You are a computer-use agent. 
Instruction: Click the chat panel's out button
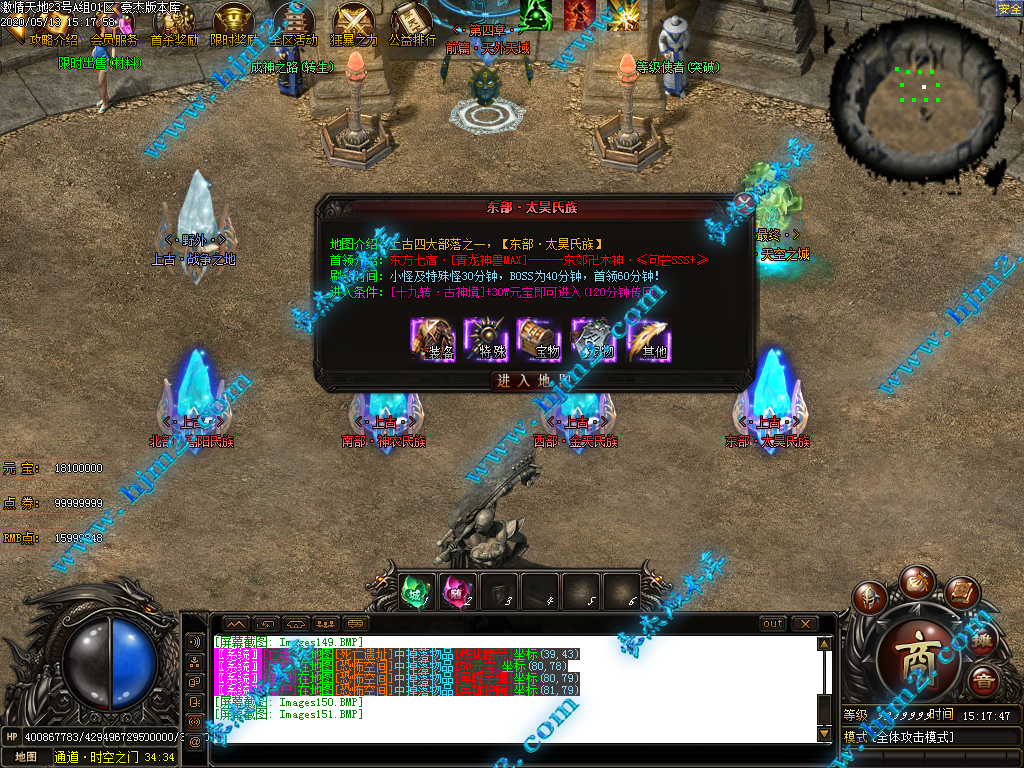773,624
